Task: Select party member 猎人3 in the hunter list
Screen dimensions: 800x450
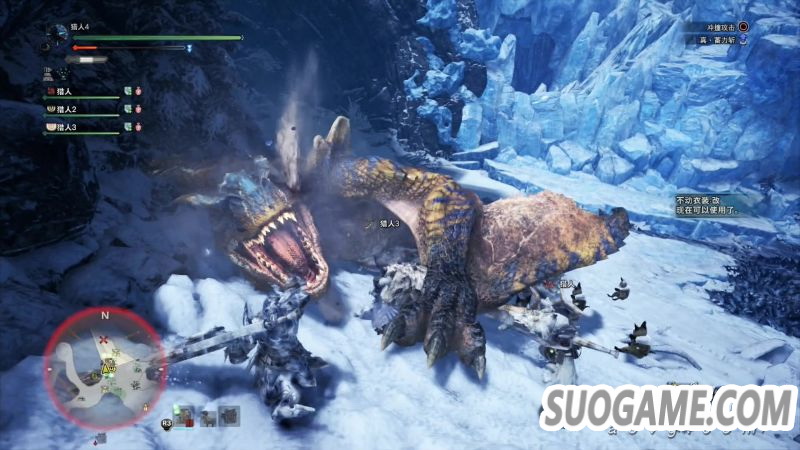Action: point(67,127)
